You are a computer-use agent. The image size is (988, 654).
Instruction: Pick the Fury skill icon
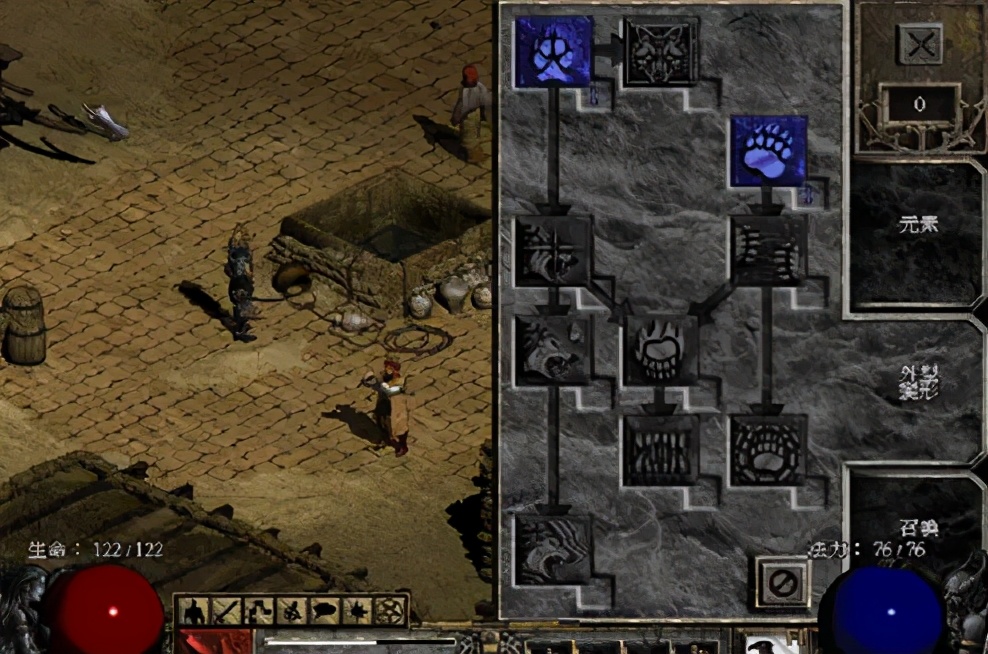coord(554,549)
